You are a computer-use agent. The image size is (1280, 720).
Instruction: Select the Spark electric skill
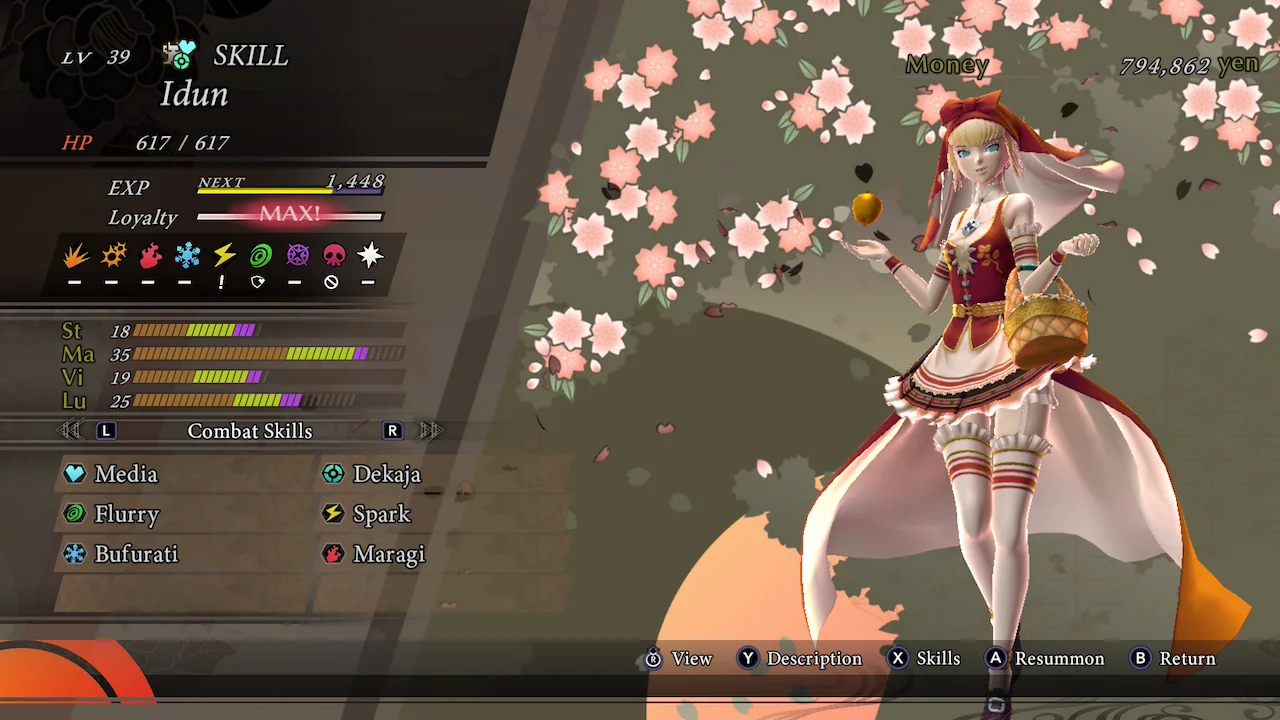click(381, 514)
